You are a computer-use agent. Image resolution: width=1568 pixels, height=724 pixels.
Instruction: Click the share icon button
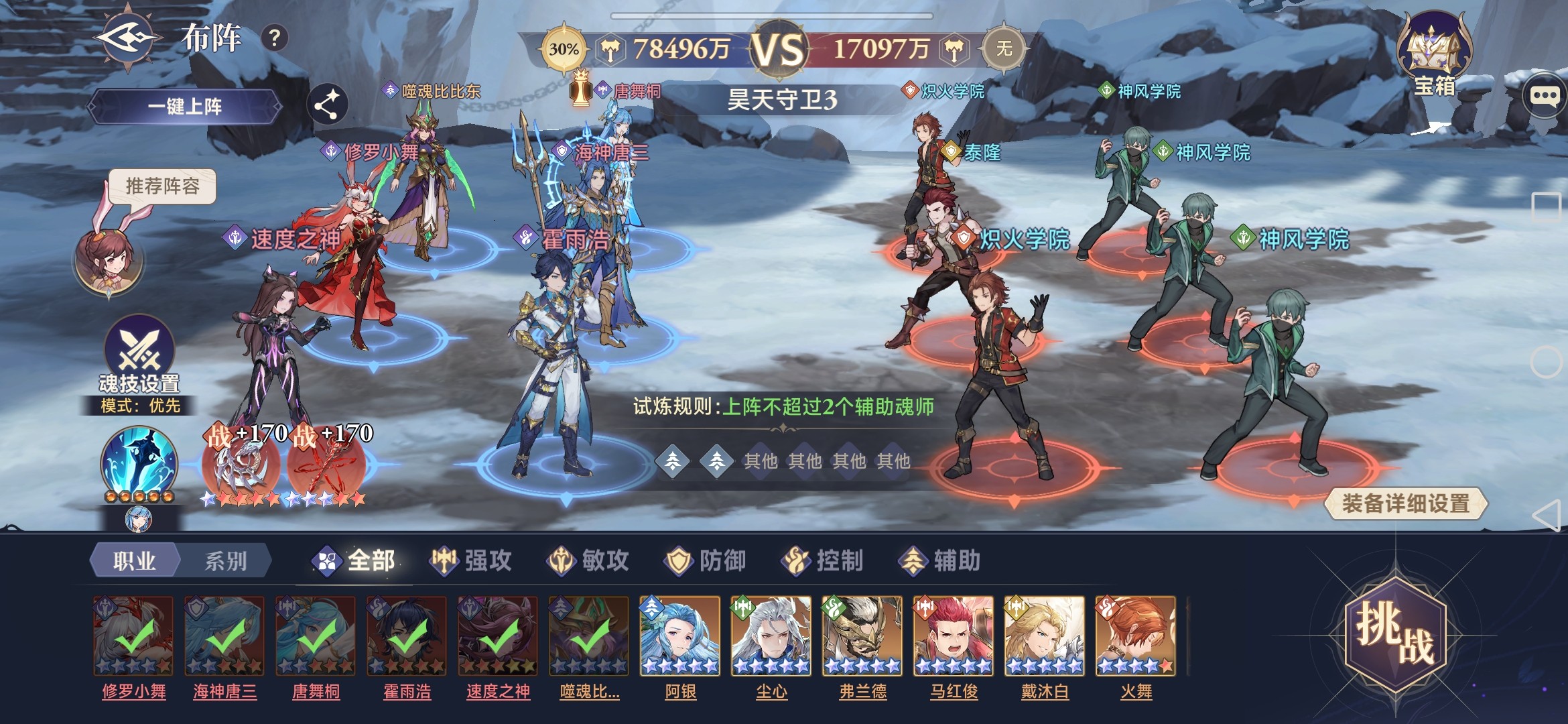(x=327, y=105)
